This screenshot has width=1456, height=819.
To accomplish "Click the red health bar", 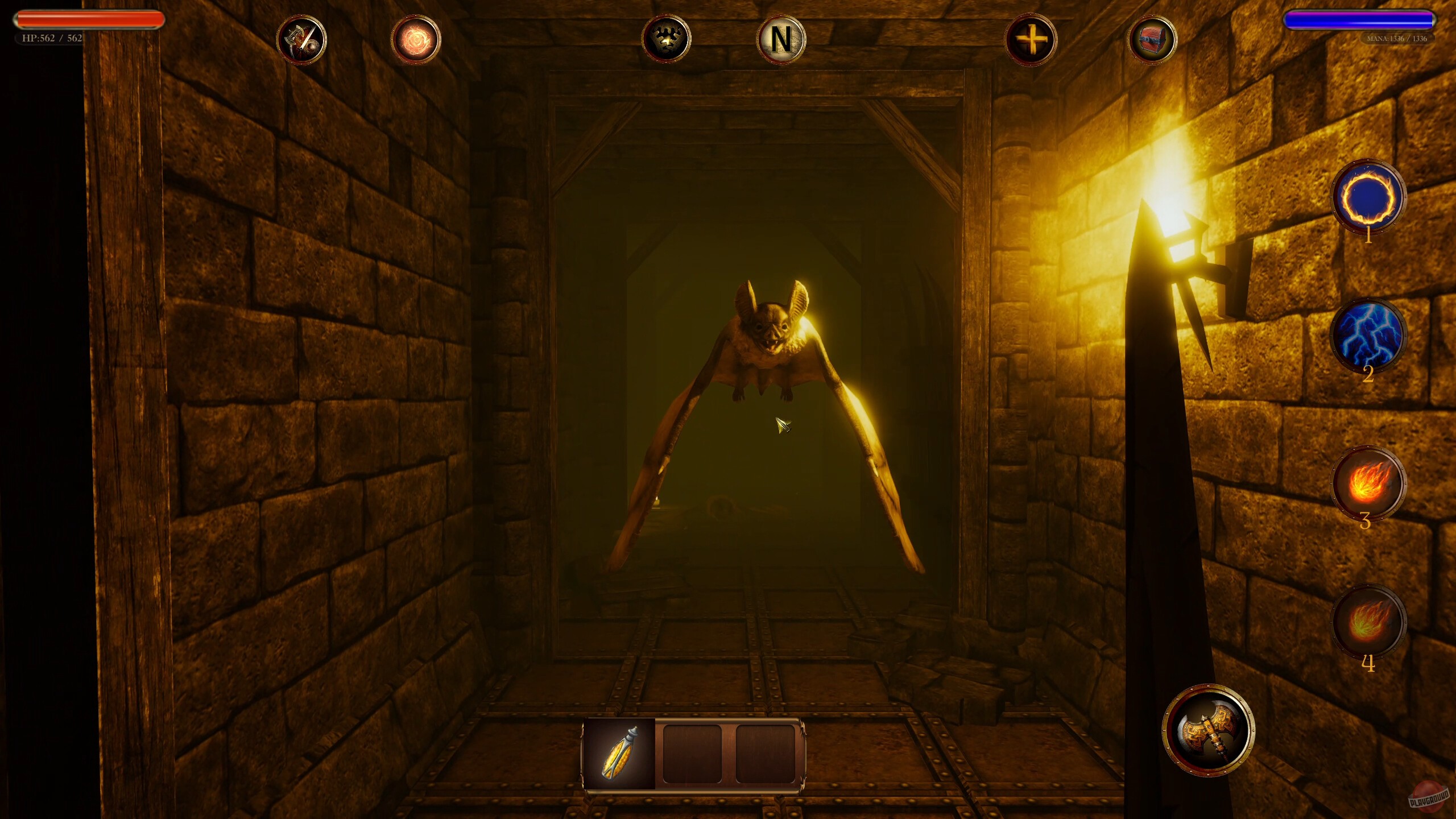I will [88, 20].
